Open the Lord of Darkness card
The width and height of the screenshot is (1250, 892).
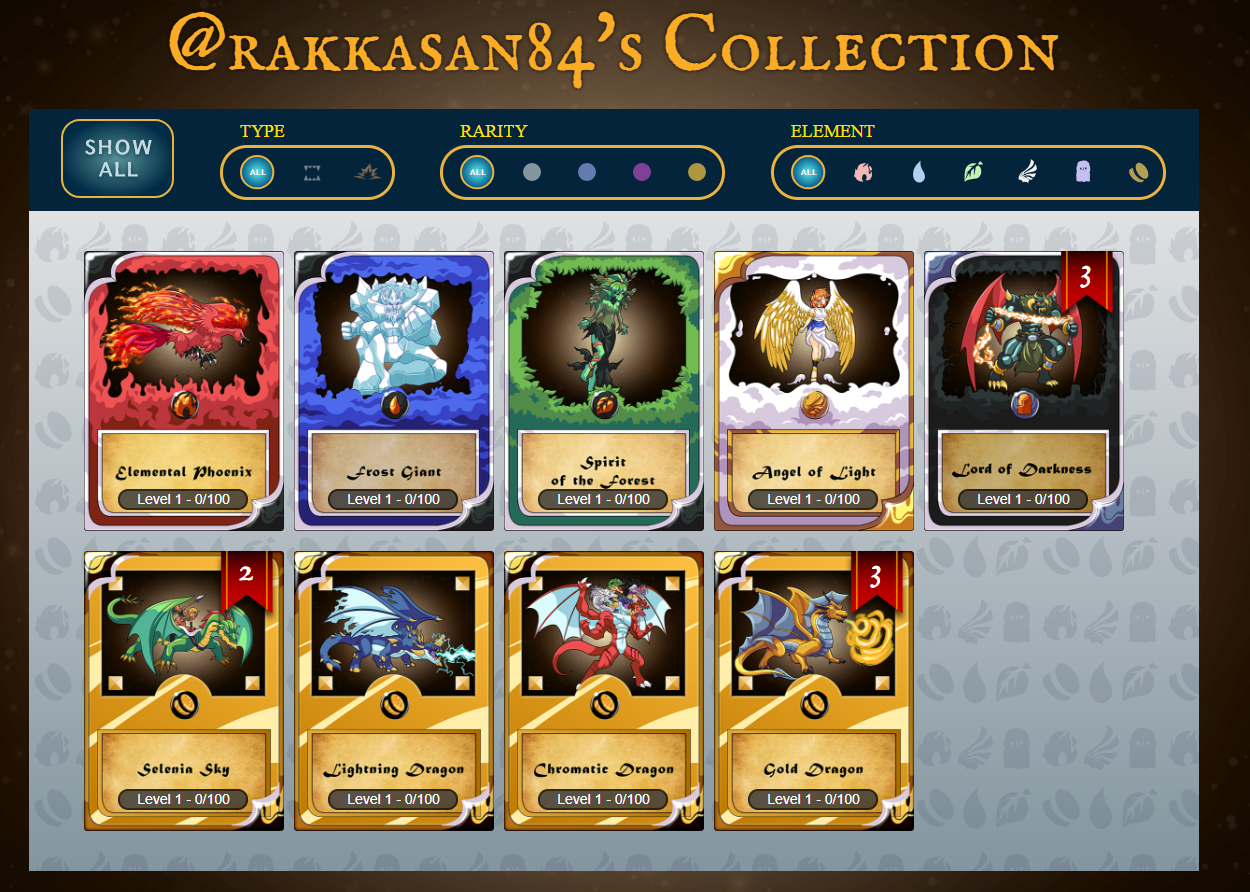click(1024, 390)
